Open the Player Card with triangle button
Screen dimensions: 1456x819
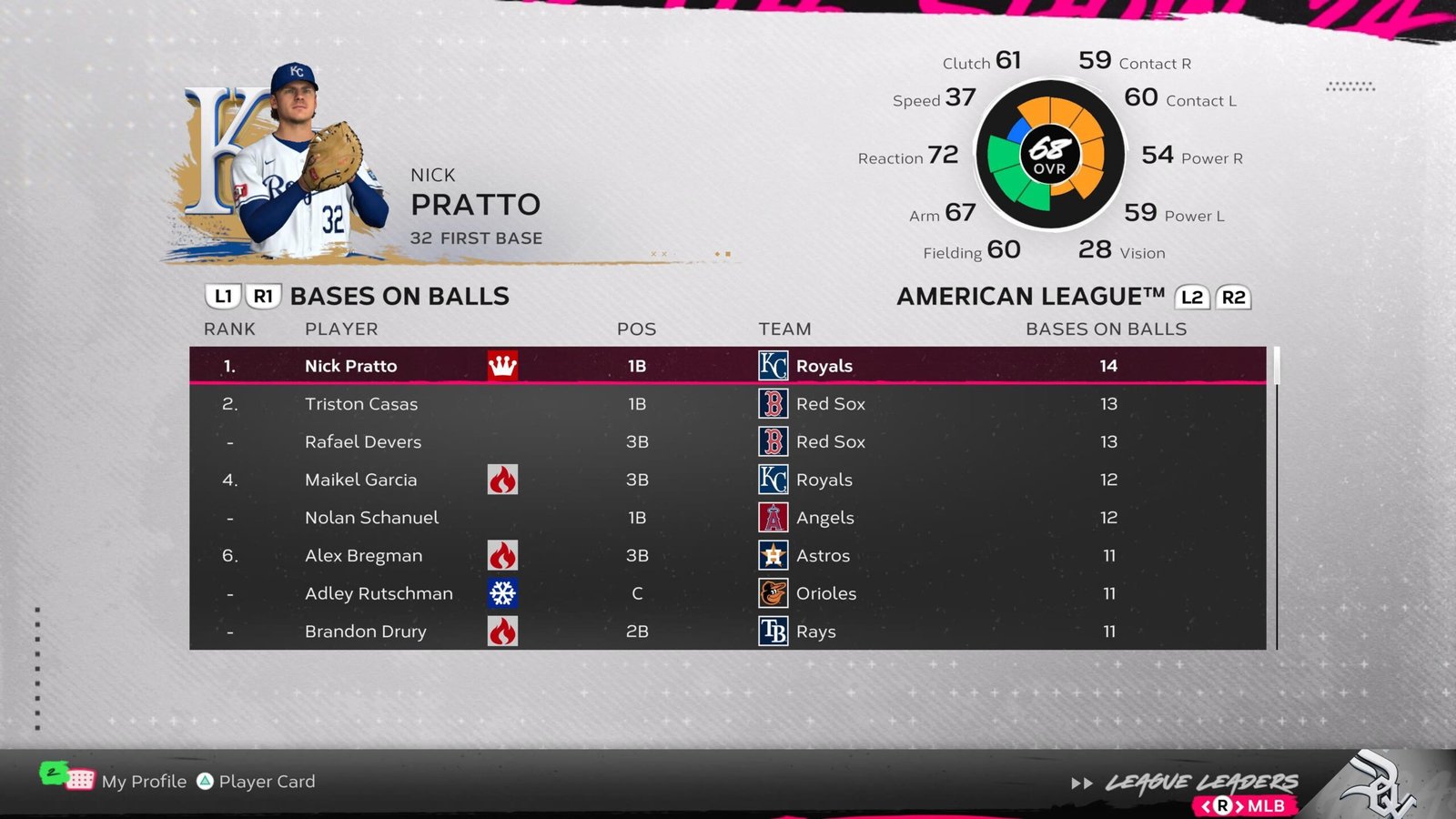click(x=208, y=781)
